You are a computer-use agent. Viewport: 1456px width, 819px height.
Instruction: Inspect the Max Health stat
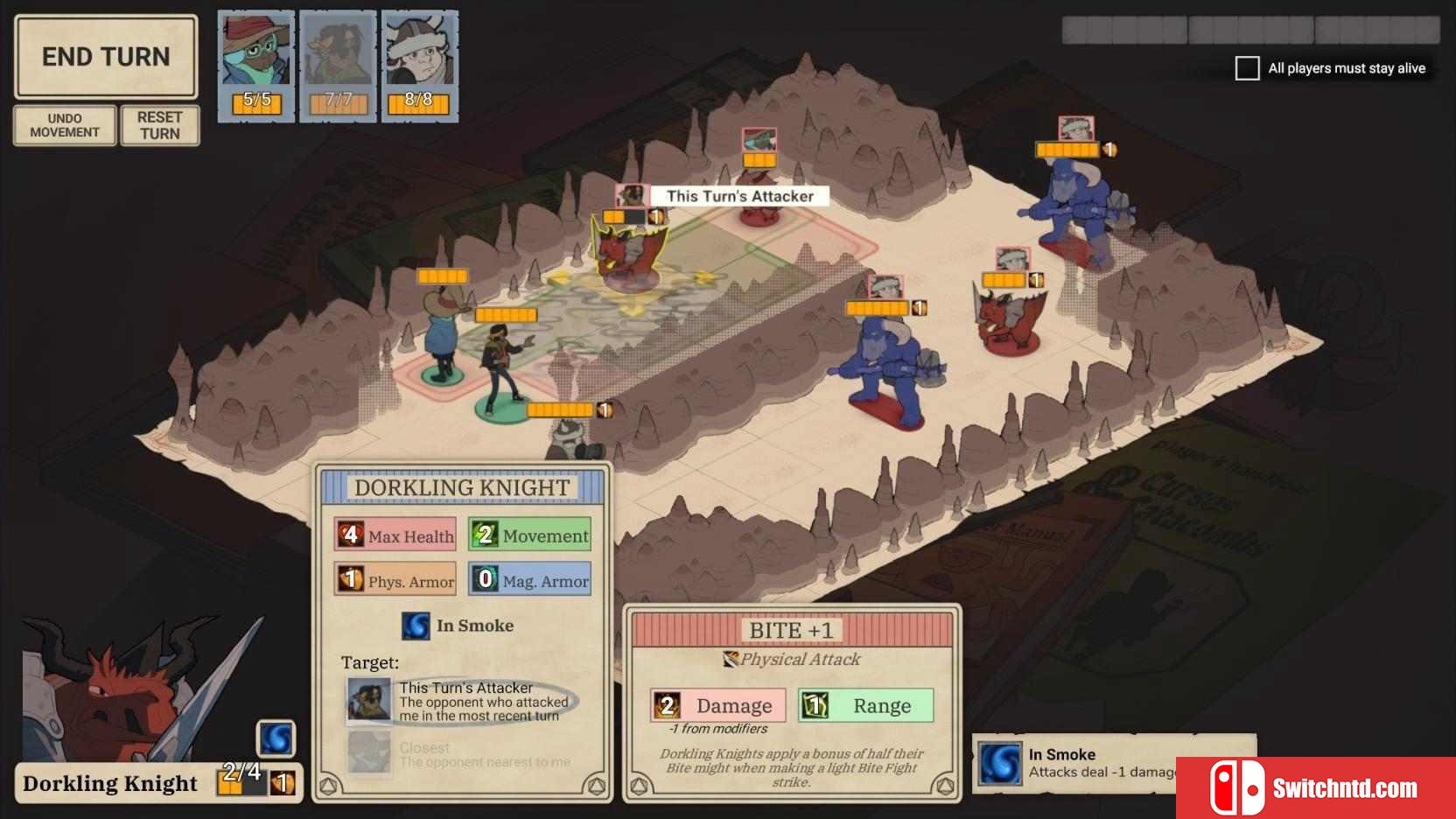[x=395, y=535]
